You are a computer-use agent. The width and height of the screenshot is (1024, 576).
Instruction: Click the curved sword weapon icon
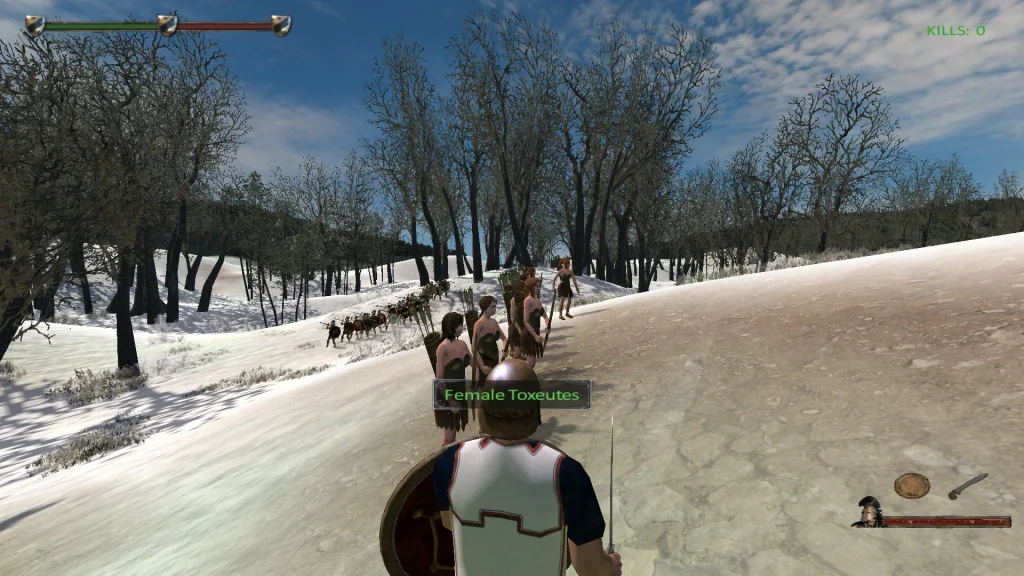[x=967, y=486]
